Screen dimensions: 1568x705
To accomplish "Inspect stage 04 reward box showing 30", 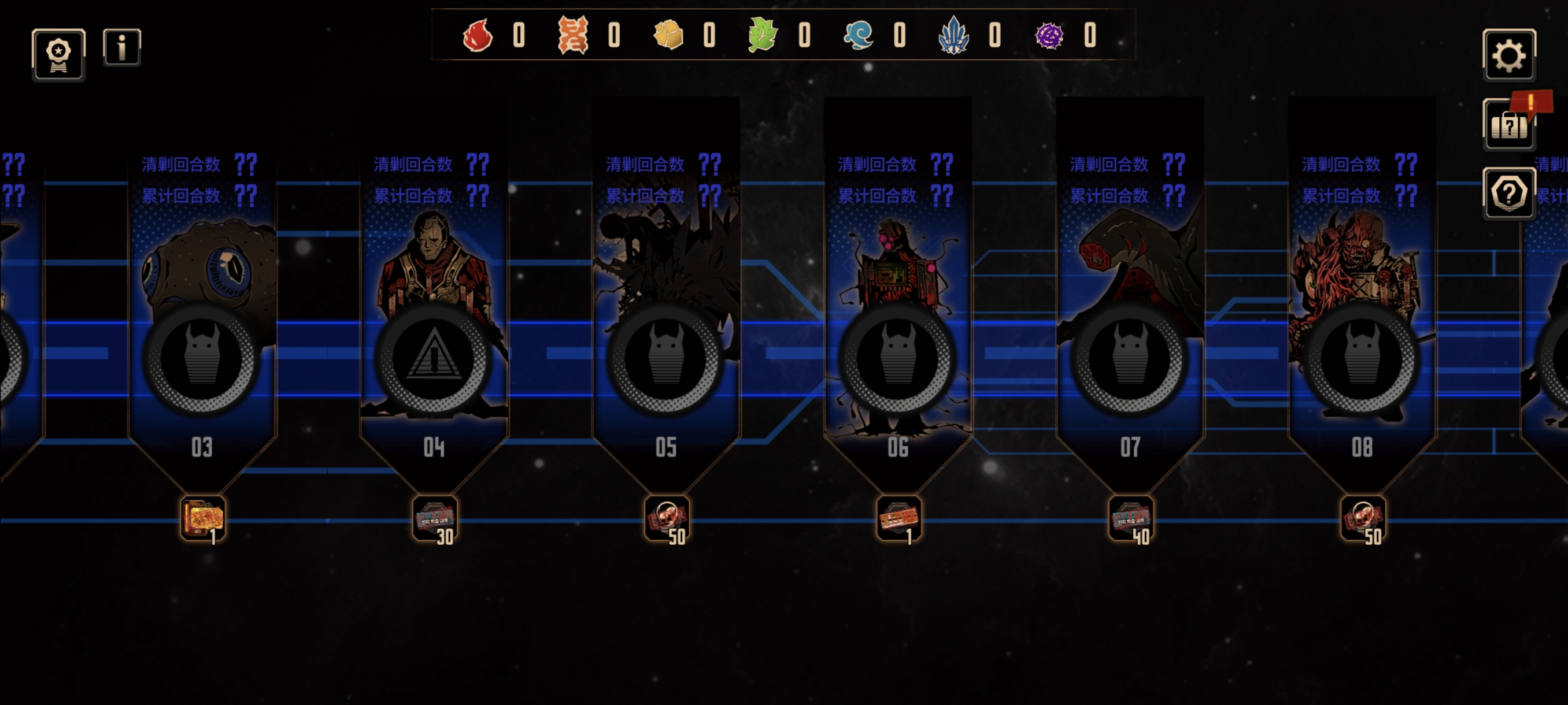I will click(435, 519).
